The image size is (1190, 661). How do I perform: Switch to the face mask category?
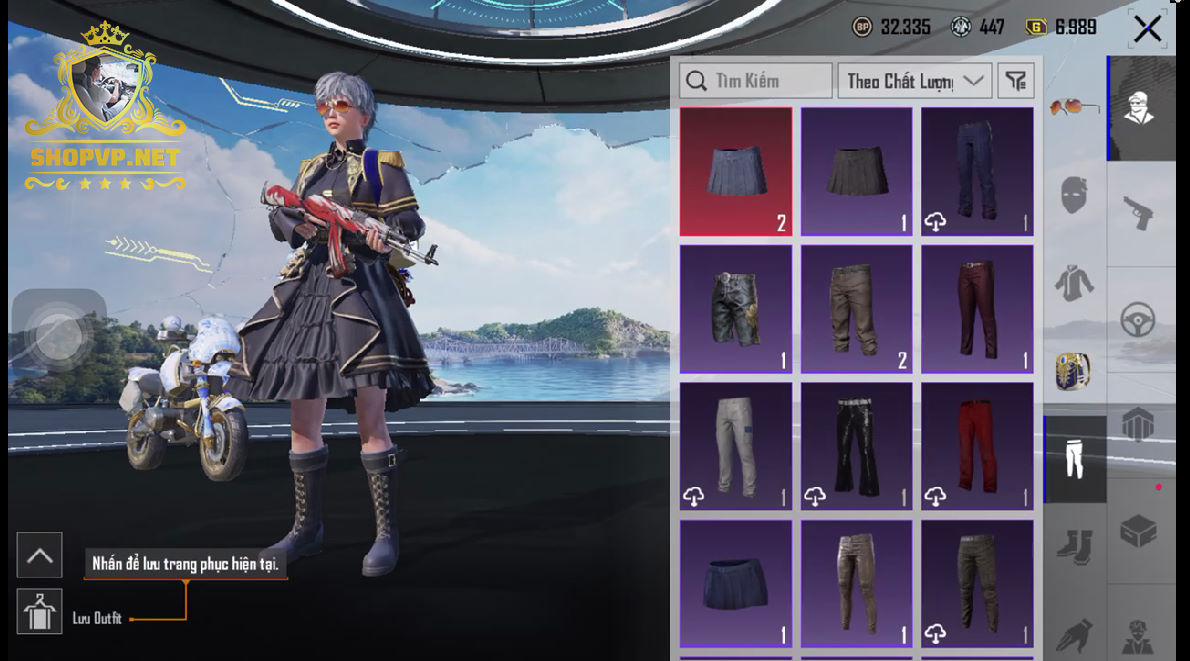tap(1075, 193)
